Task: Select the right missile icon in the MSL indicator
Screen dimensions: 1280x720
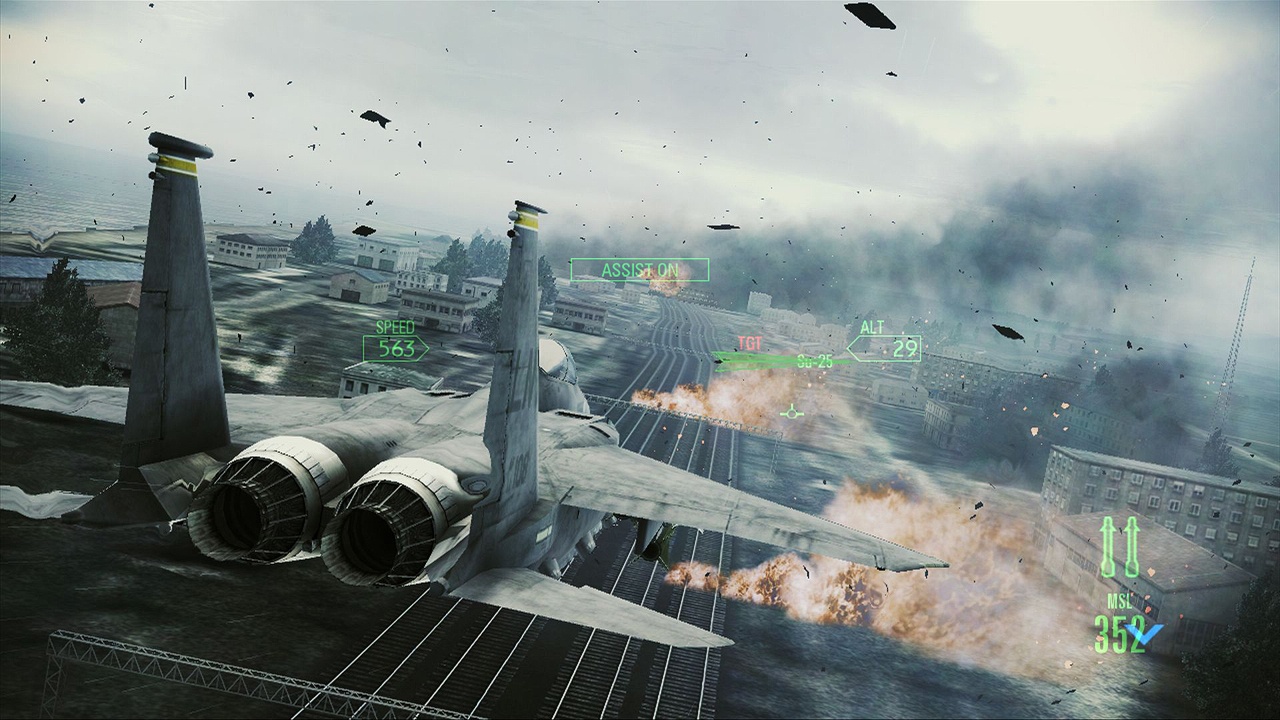Action: tap(1131, 545)
